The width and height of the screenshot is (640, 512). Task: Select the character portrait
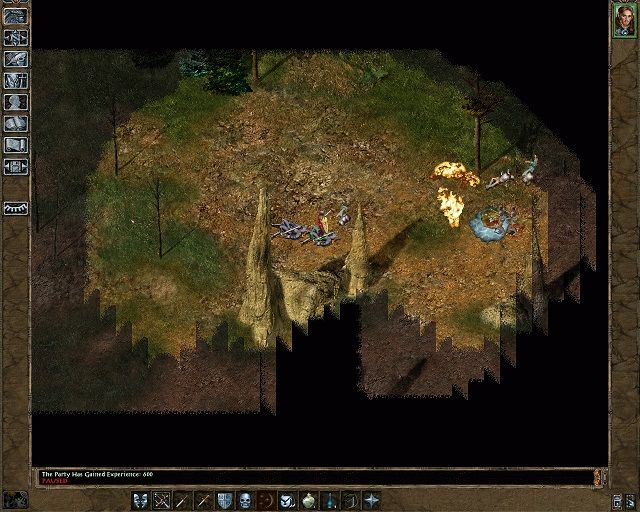pos(624,20)
